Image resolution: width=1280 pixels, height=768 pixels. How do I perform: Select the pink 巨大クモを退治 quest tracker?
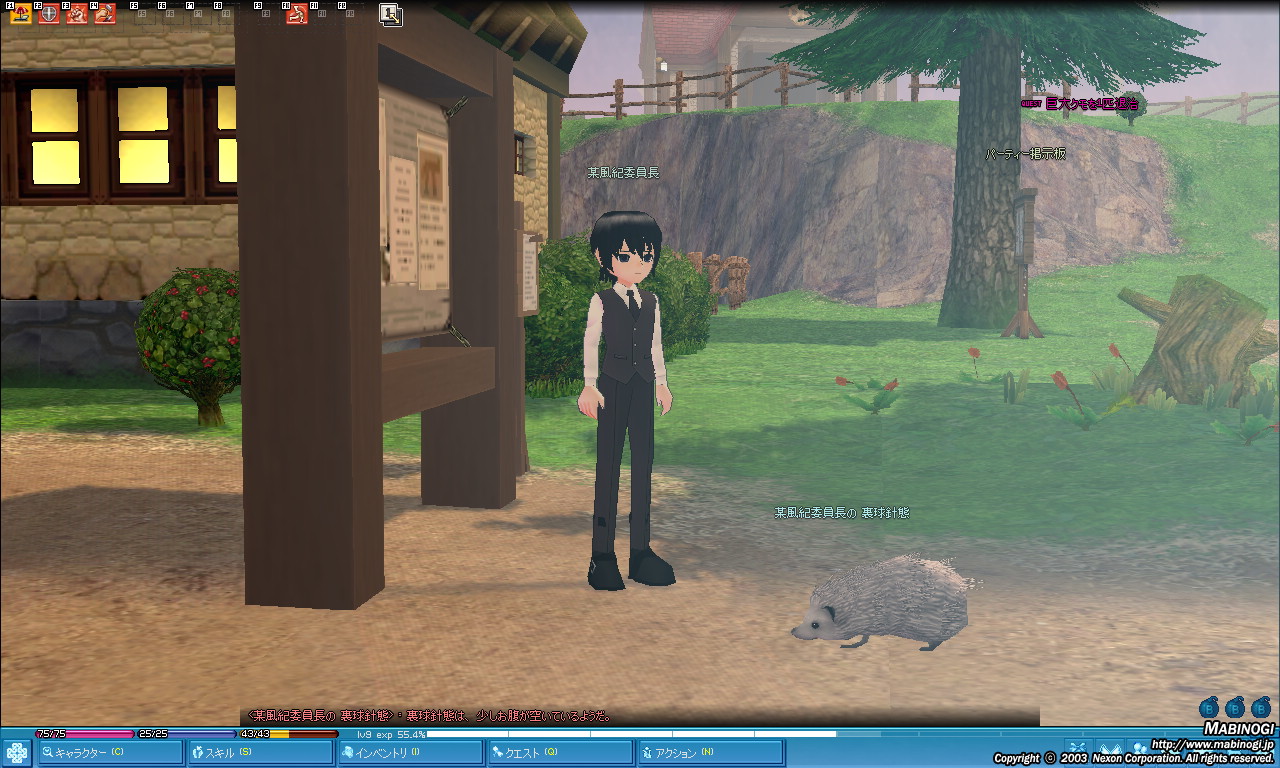coord(1090,103)
